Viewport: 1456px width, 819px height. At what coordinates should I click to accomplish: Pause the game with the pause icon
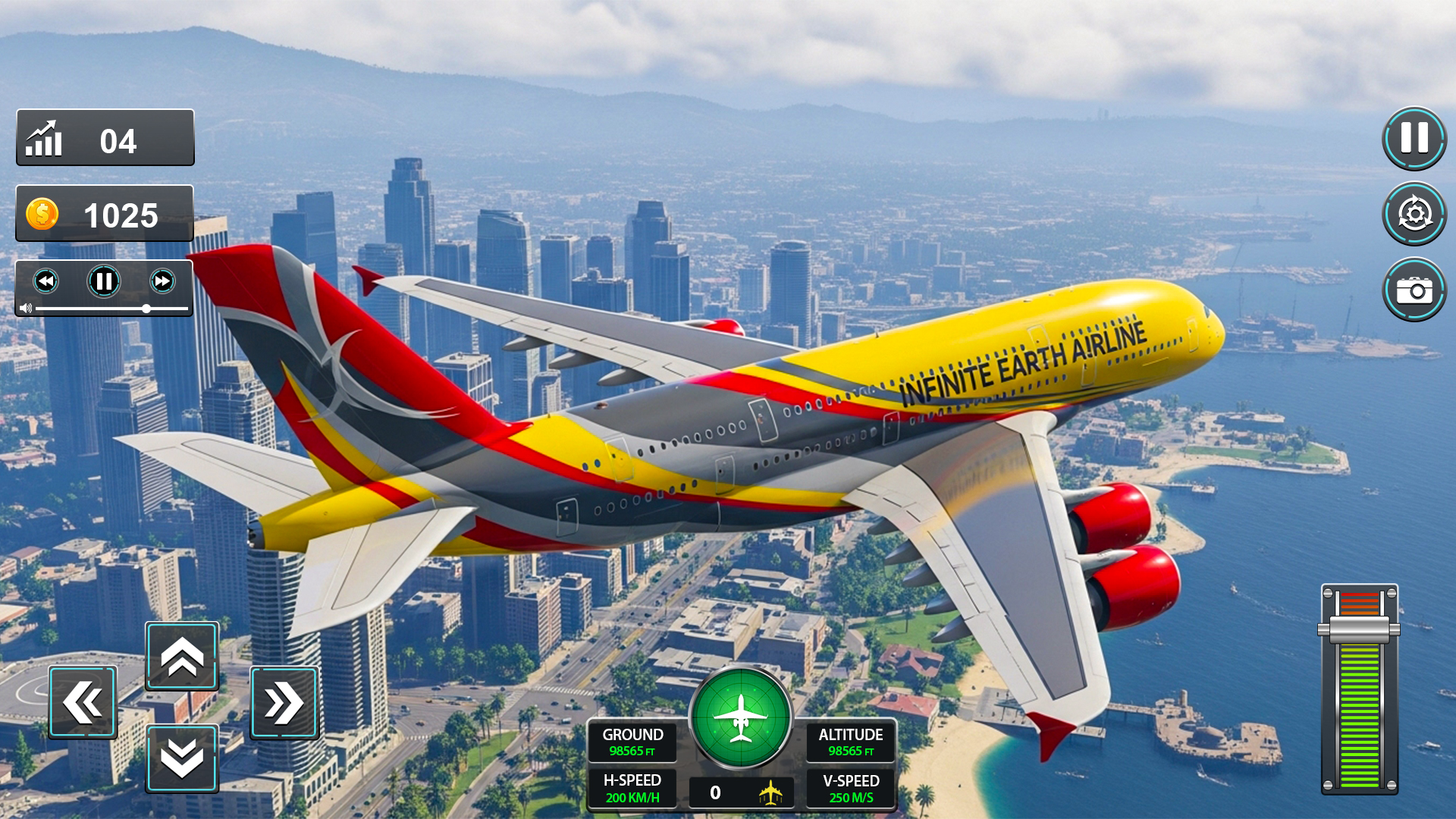(x=1414, y=139)
